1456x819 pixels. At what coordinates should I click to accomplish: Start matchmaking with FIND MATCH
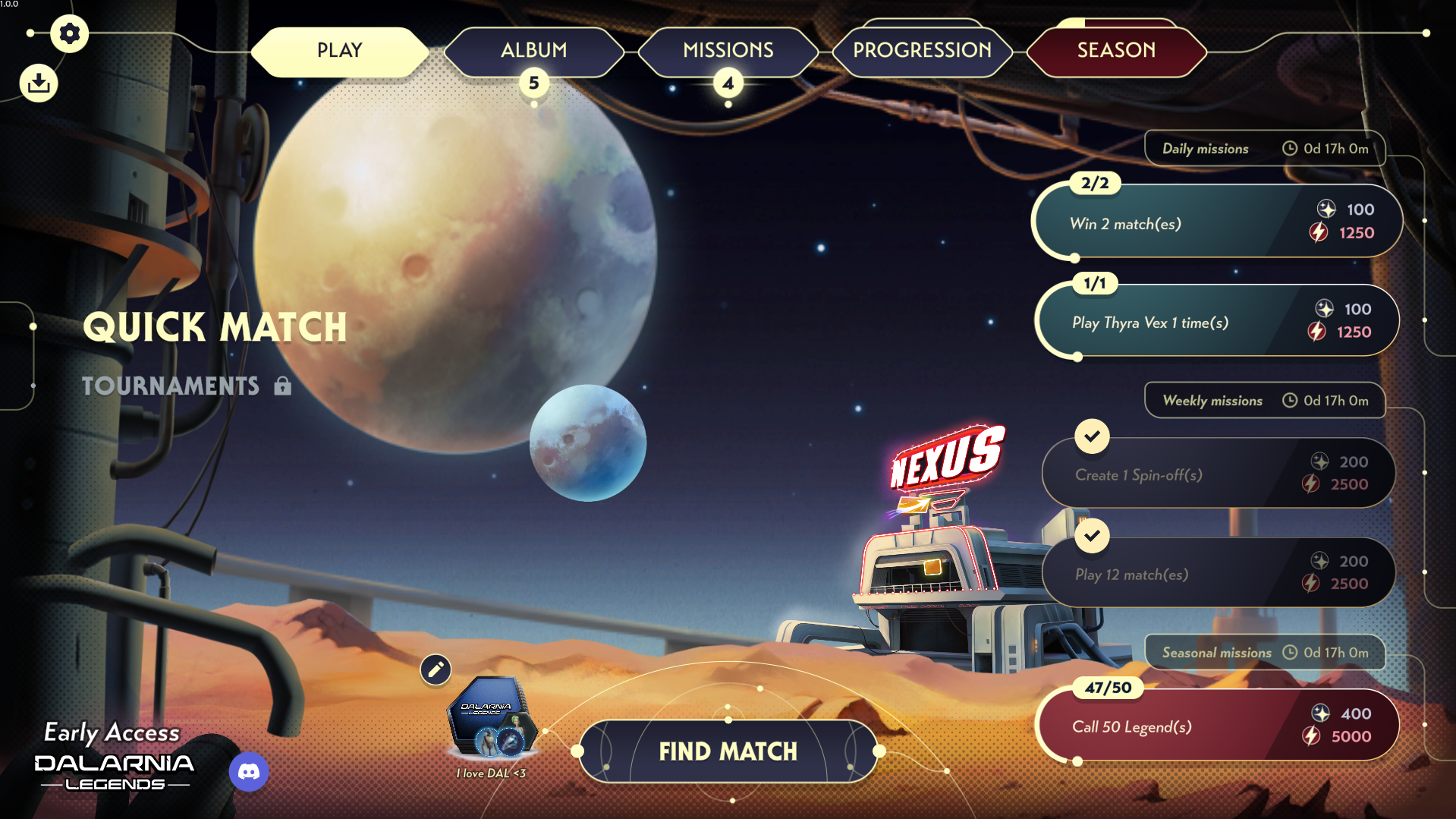point(728,751)
